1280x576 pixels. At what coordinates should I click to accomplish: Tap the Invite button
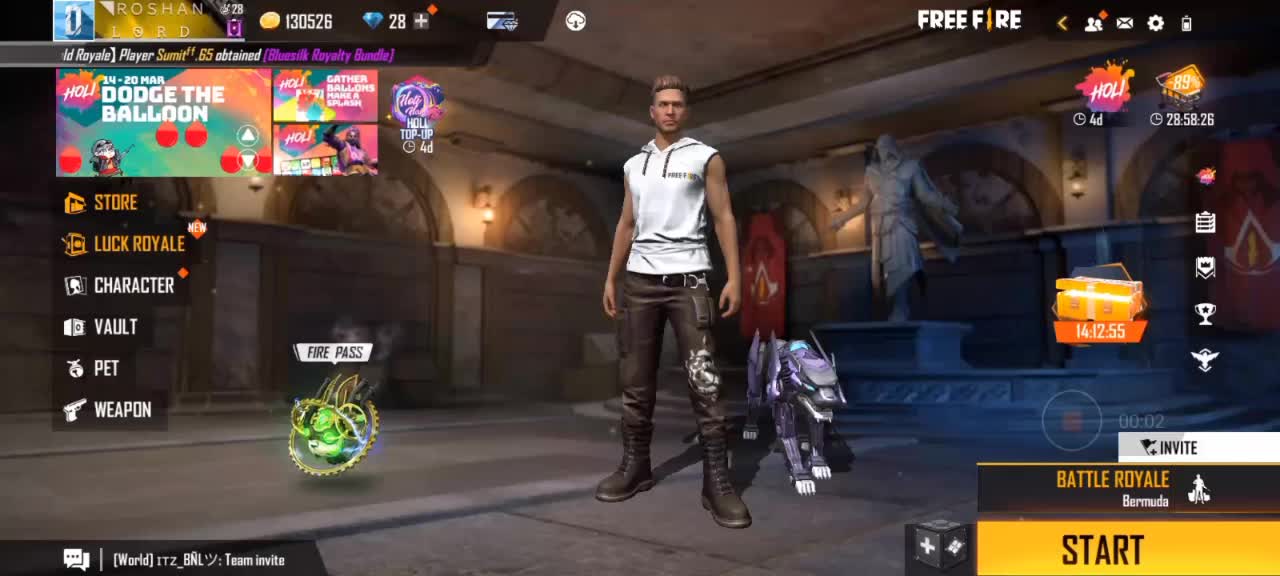click(x=1168, y=448)
